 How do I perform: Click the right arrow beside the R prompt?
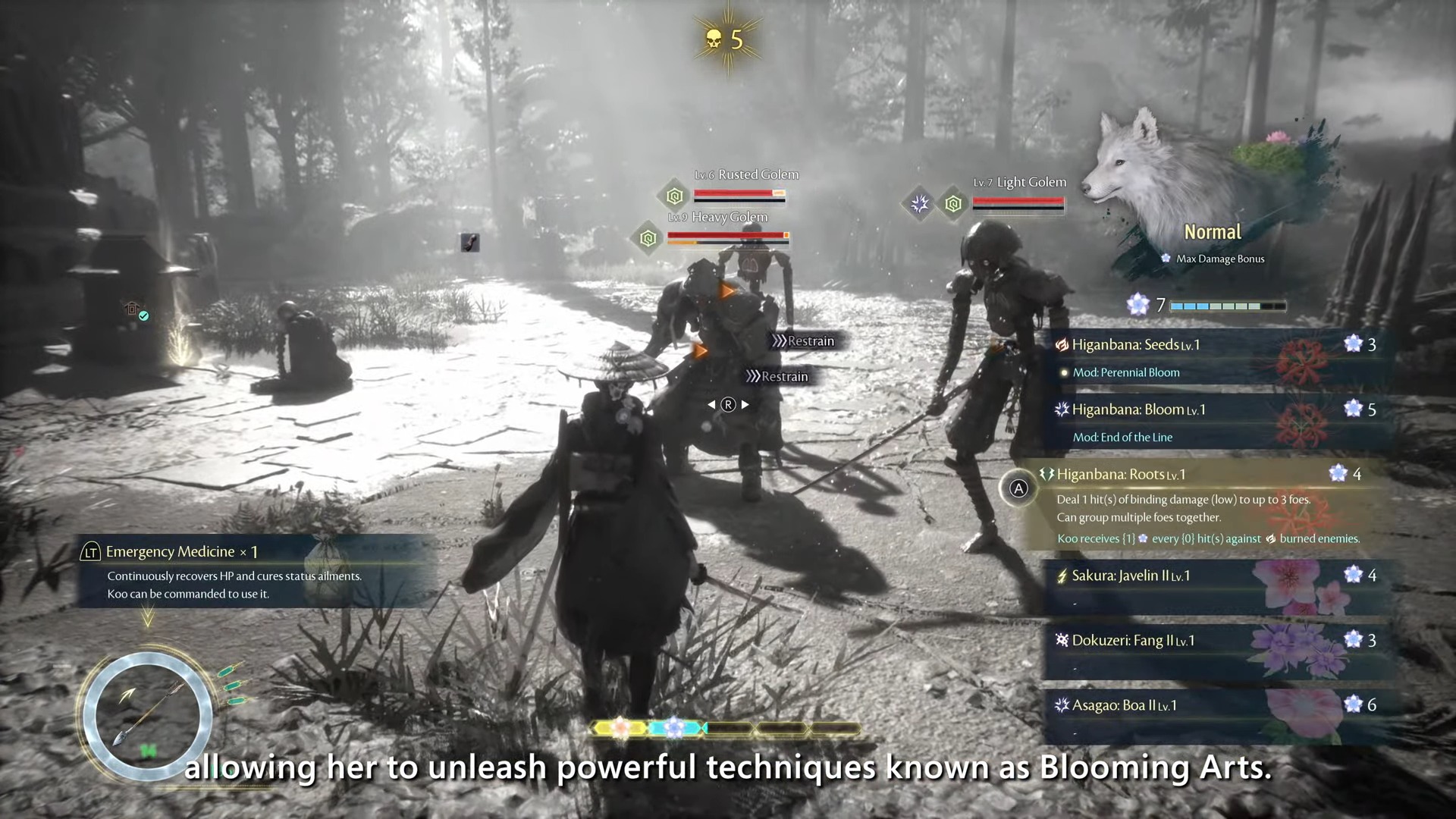[745, 404]
